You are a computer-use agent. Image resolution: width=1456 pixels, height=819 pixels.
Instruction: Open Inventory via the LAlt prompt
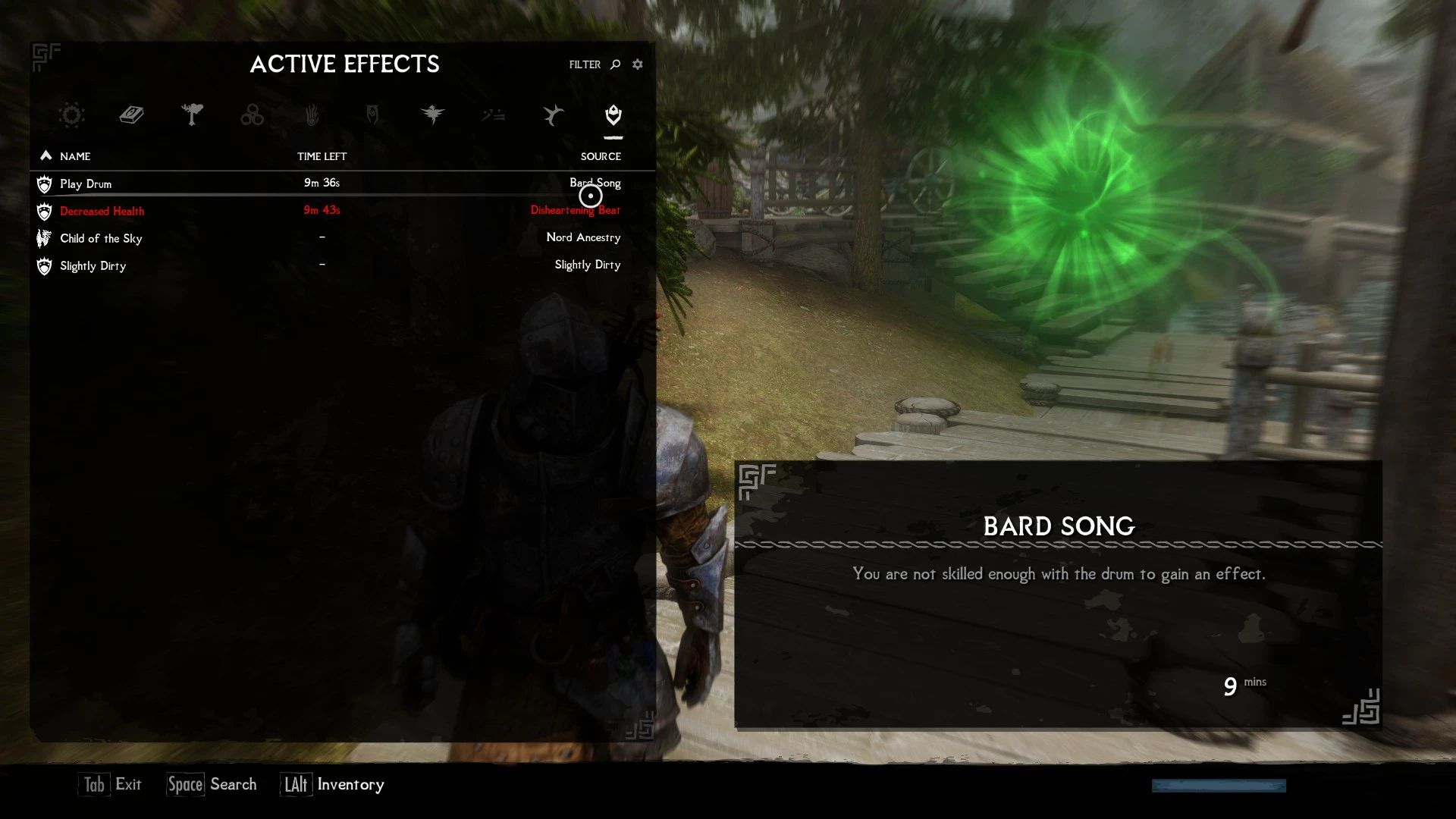point(334,784)
